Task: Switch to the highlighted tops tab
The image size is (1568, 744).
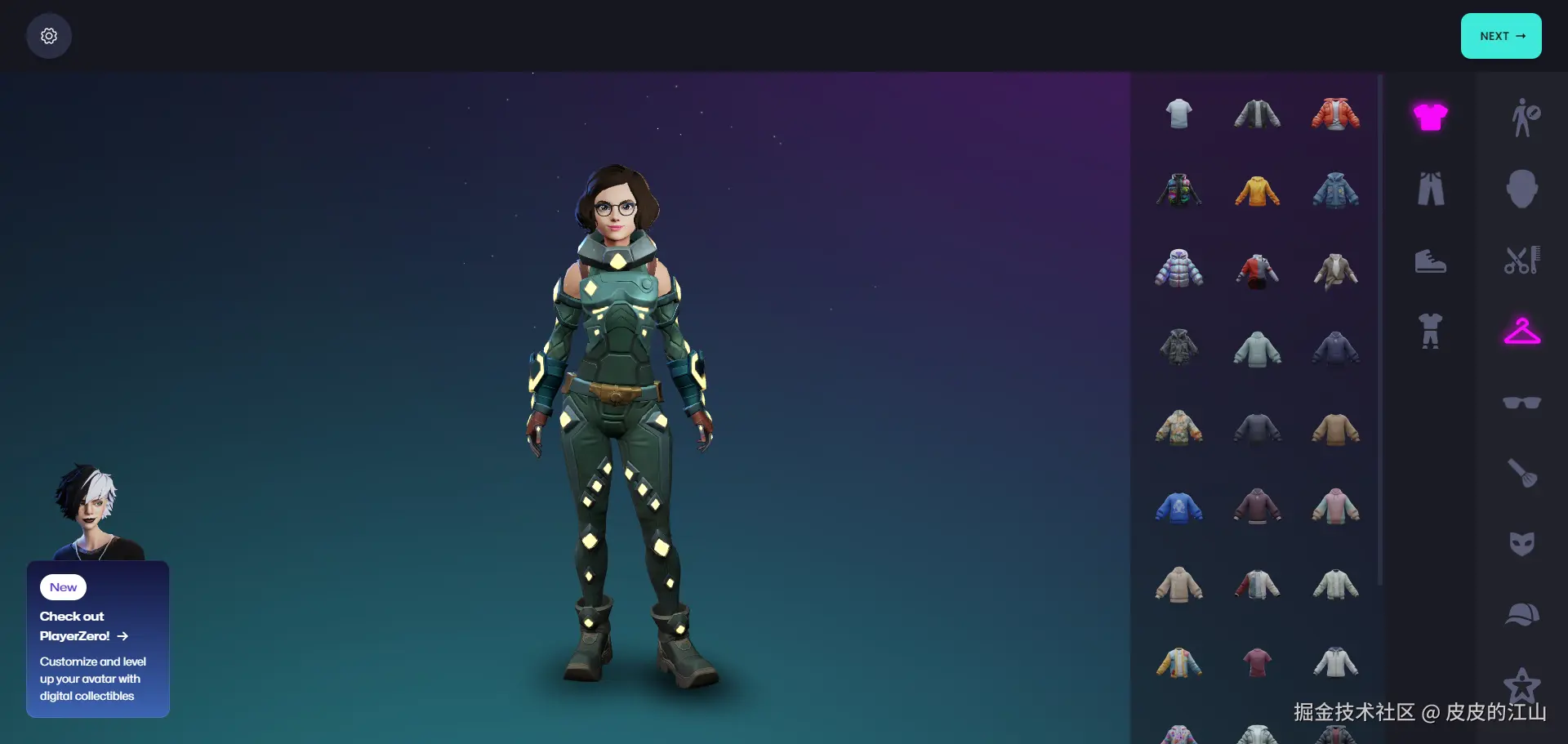Action: 1431,117
